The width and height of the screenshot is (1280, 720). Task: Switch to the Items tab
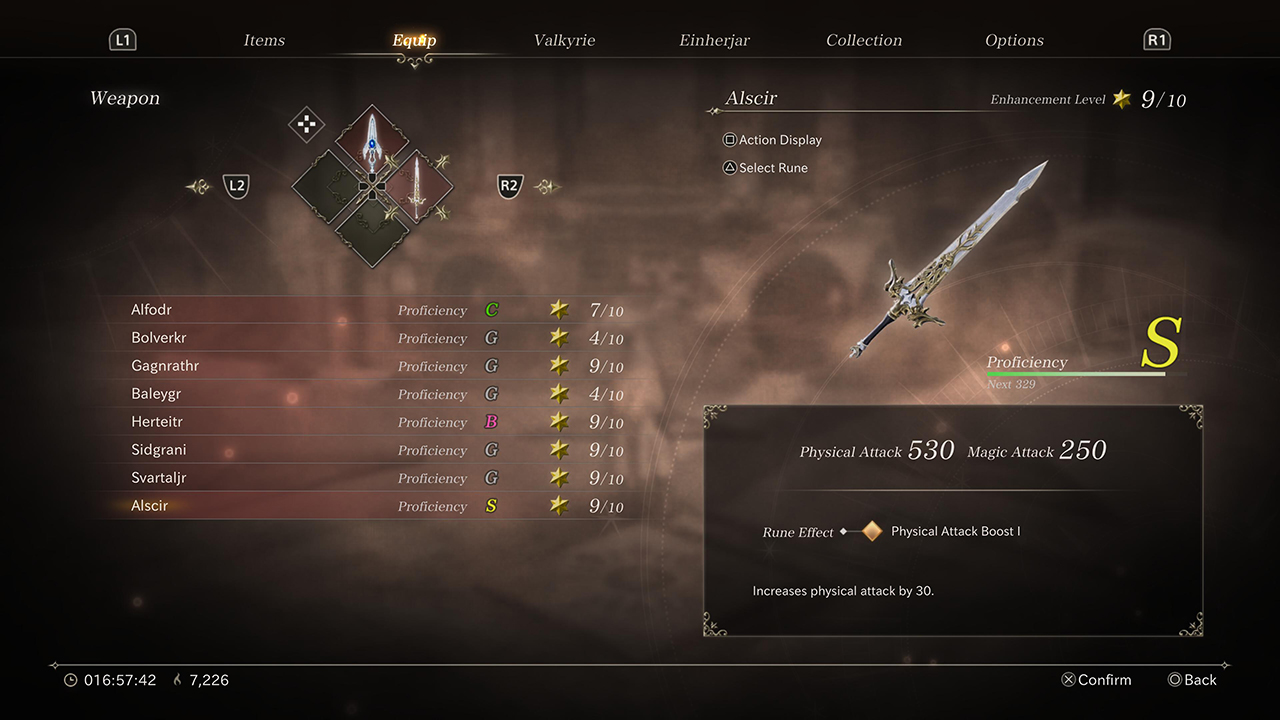(264, 40)
